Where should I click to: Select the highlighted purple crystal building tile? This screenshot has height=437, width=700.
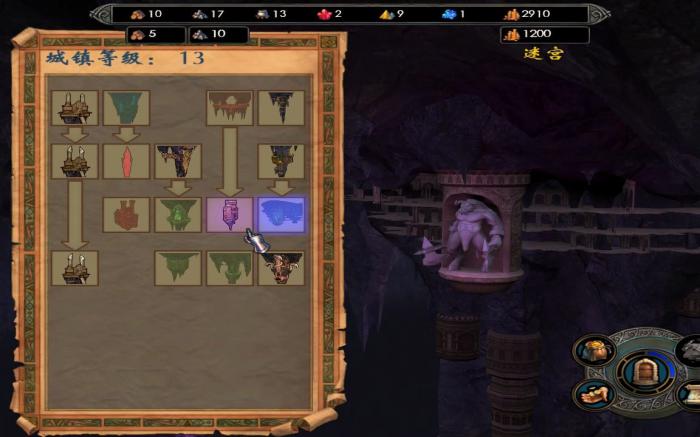229,214
